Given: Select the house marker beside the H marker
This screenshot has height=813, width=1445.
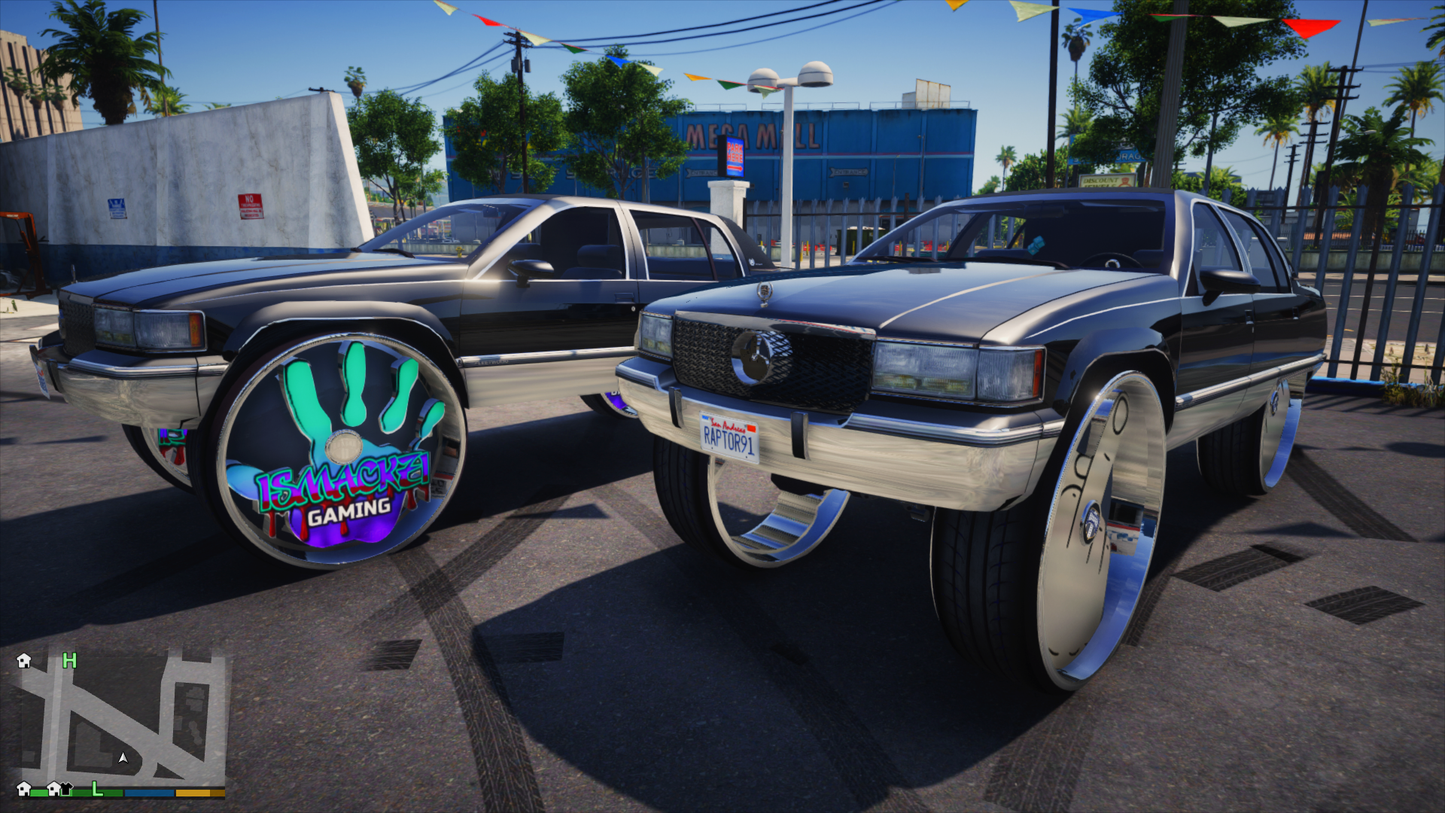Looking at the screenshot, I should [x=24, y=660].
